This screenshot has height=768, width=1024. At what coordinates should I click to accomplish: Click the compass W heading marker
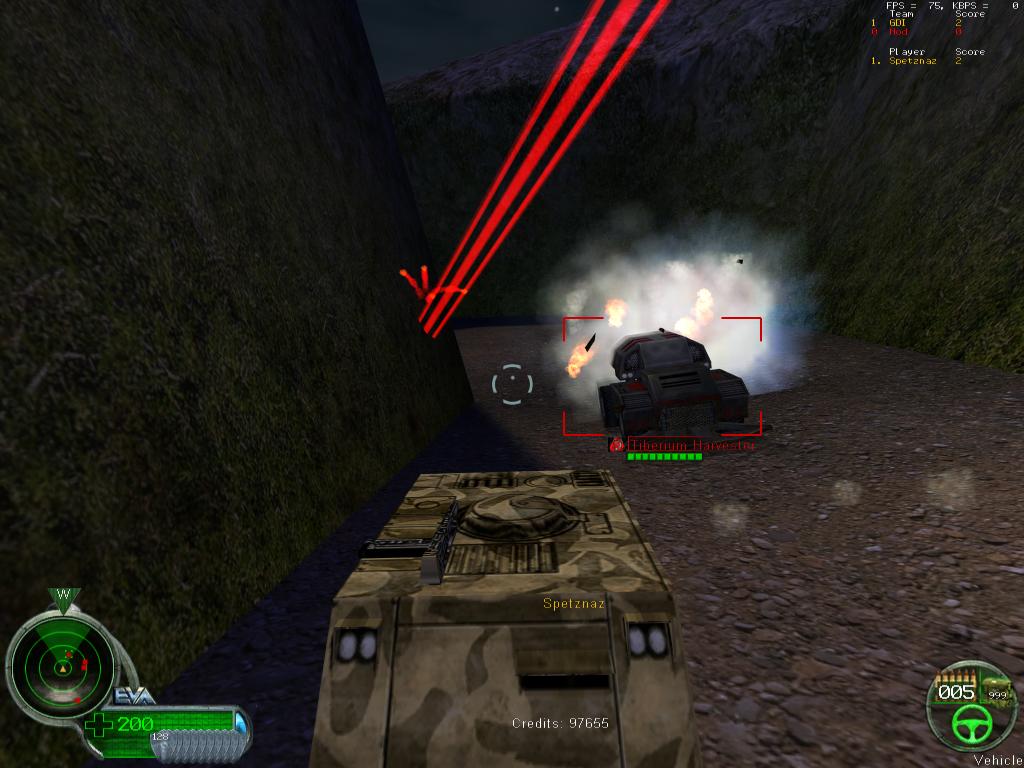click(63, 596)
